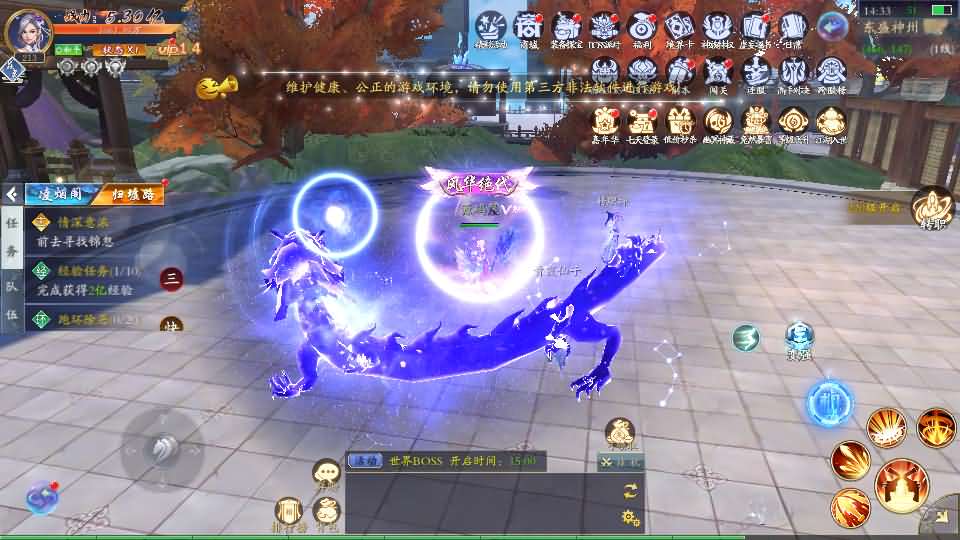Open the 福利 welfare rewards icon
960x540 pixels.
(x=641, y=28)
